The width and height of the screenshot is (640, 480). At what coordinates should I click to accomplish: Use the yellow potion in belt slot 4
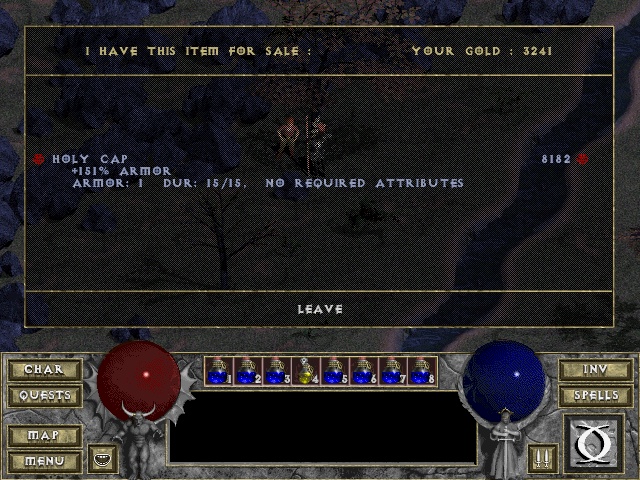[x=306, y=371]
